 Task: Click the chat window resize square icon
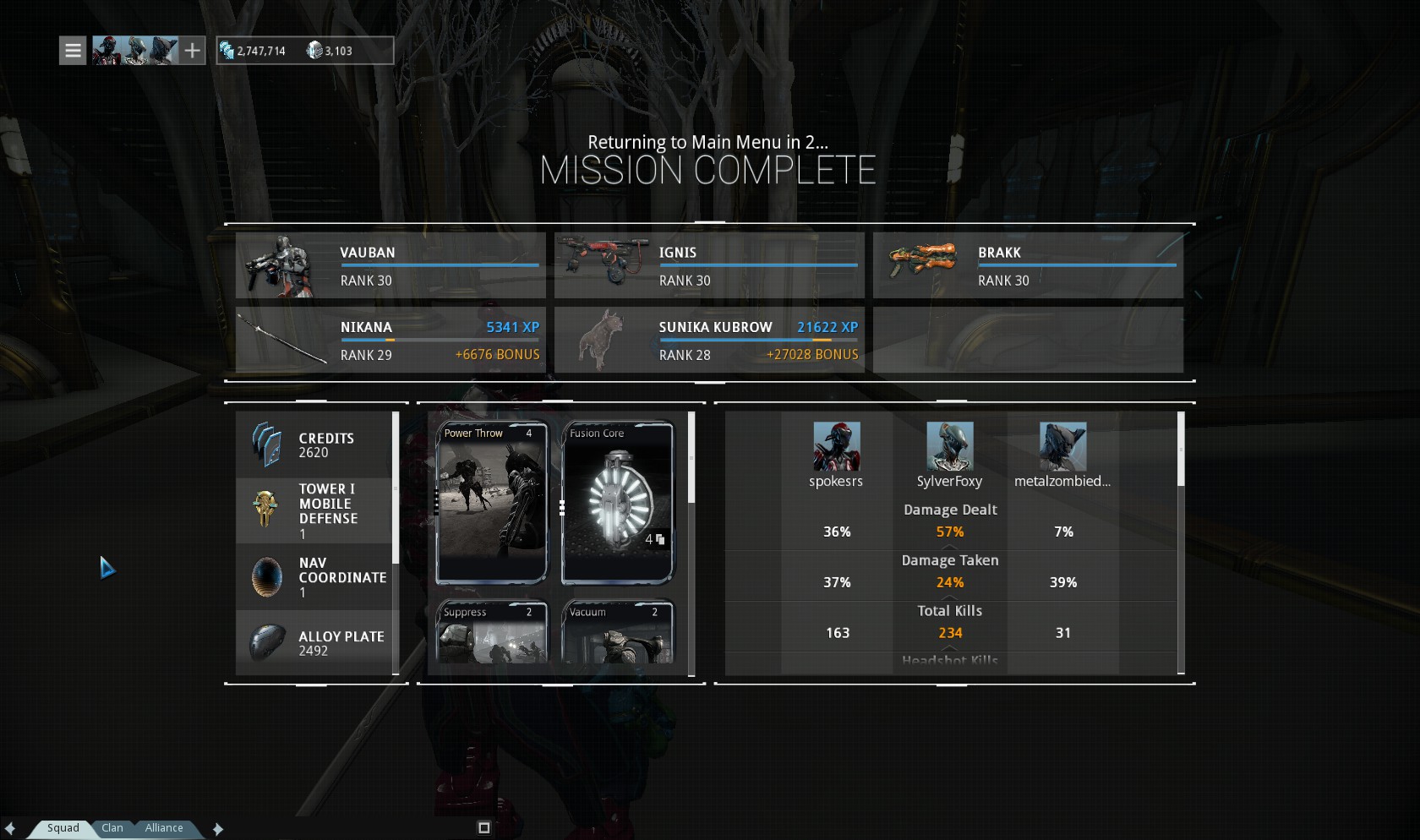[484, 828]
